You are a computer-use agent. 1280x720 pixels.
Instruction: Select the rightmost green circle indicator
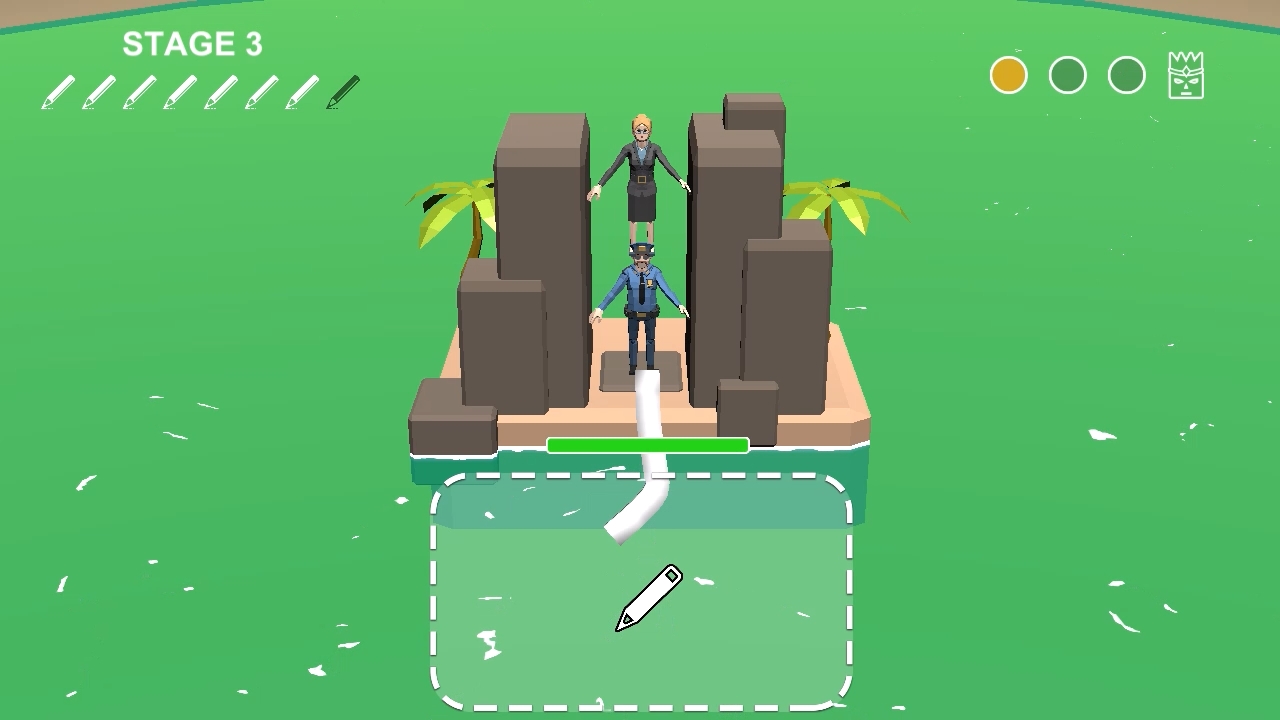[1126, 74]
